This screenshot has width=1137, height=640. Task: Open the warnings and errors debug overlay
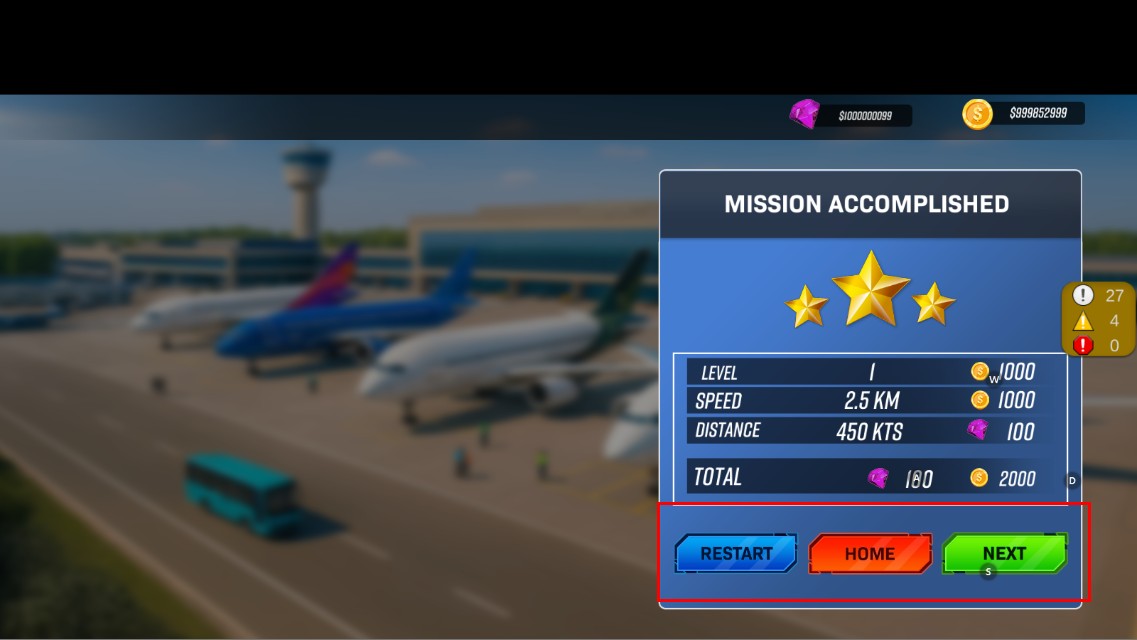[x=1098, y=320]
